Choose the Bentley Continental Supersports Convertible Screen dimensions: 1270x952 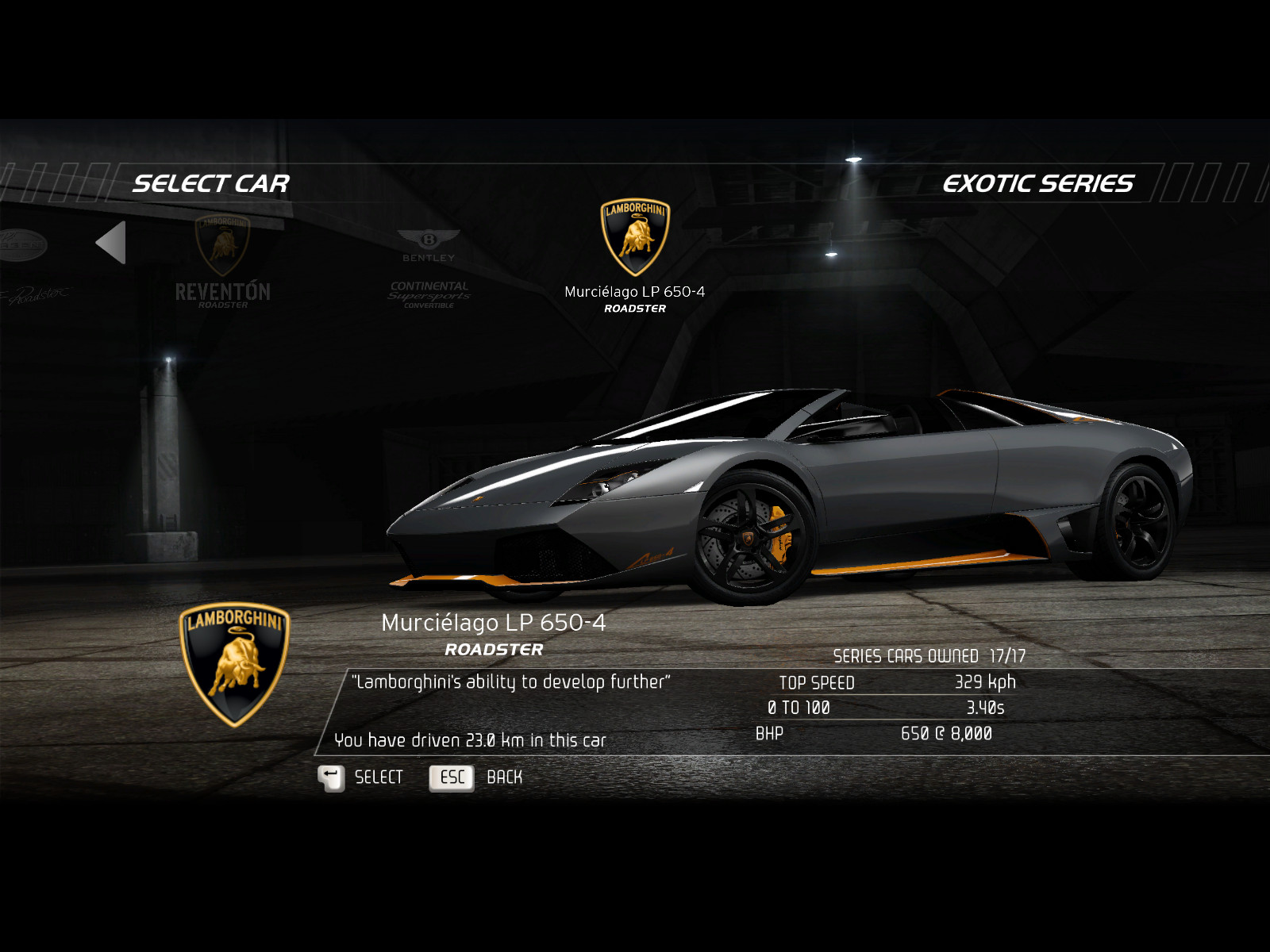[429, 268]
